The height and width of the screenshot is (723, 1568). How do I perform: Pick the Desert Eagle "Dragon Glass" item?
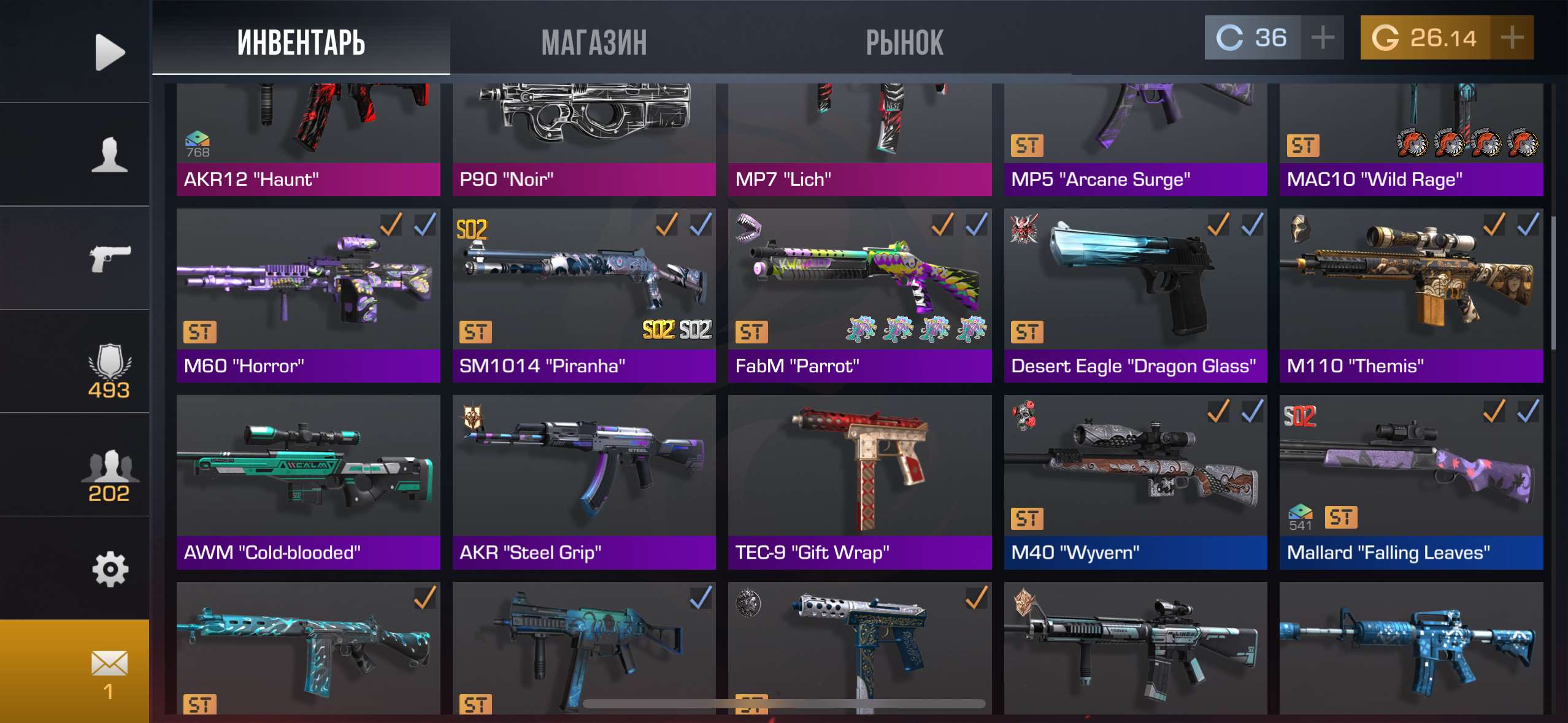point(1135,294)
